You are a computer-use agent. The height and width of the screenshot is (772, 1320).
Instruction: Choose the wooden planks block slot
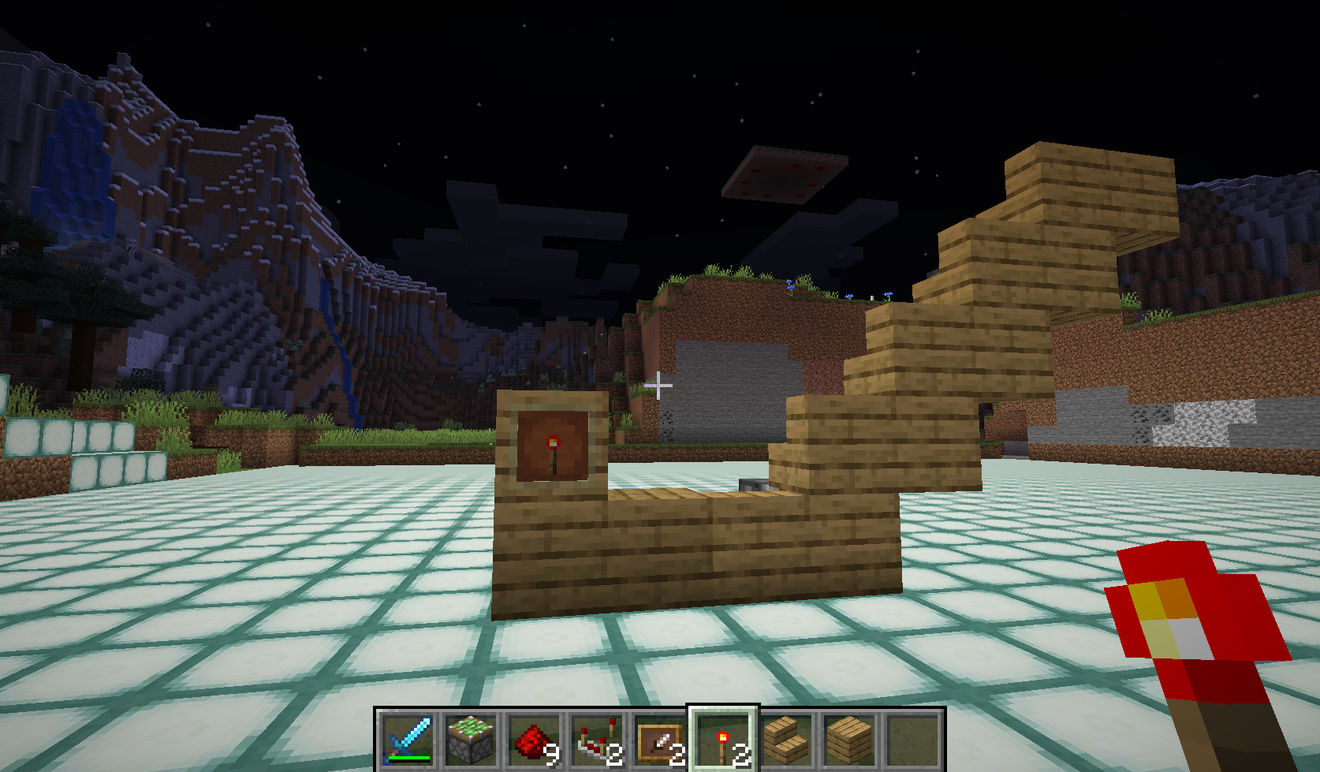[x=848, y=740]
